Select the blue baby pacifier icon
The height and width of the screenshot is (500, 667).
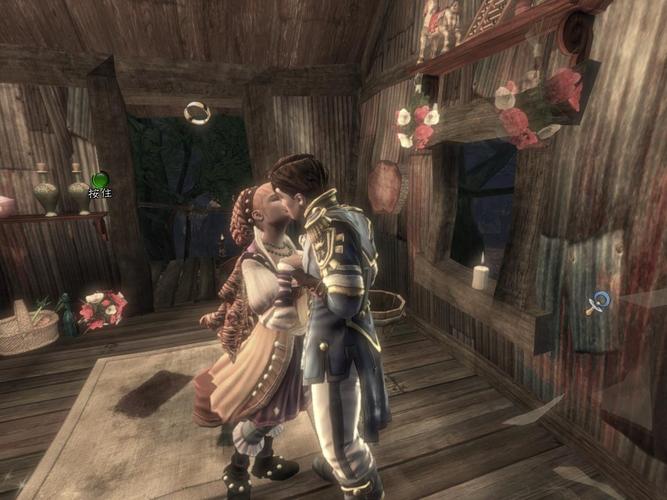pyautogui.click(x=597, y=302)
